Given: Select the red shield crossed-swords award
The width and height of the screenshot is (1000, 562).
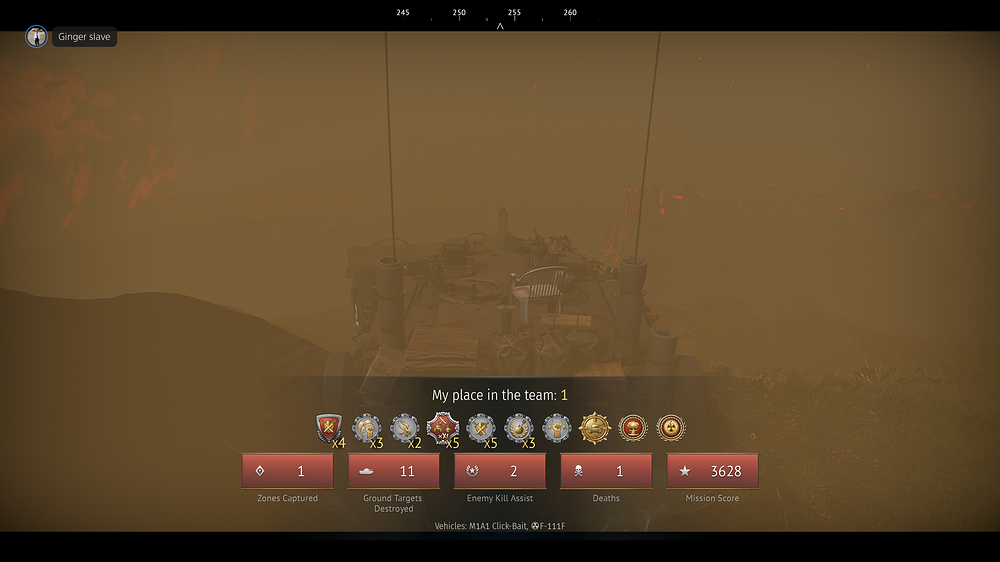Looking at the screenshot, I should click(328, 429).
